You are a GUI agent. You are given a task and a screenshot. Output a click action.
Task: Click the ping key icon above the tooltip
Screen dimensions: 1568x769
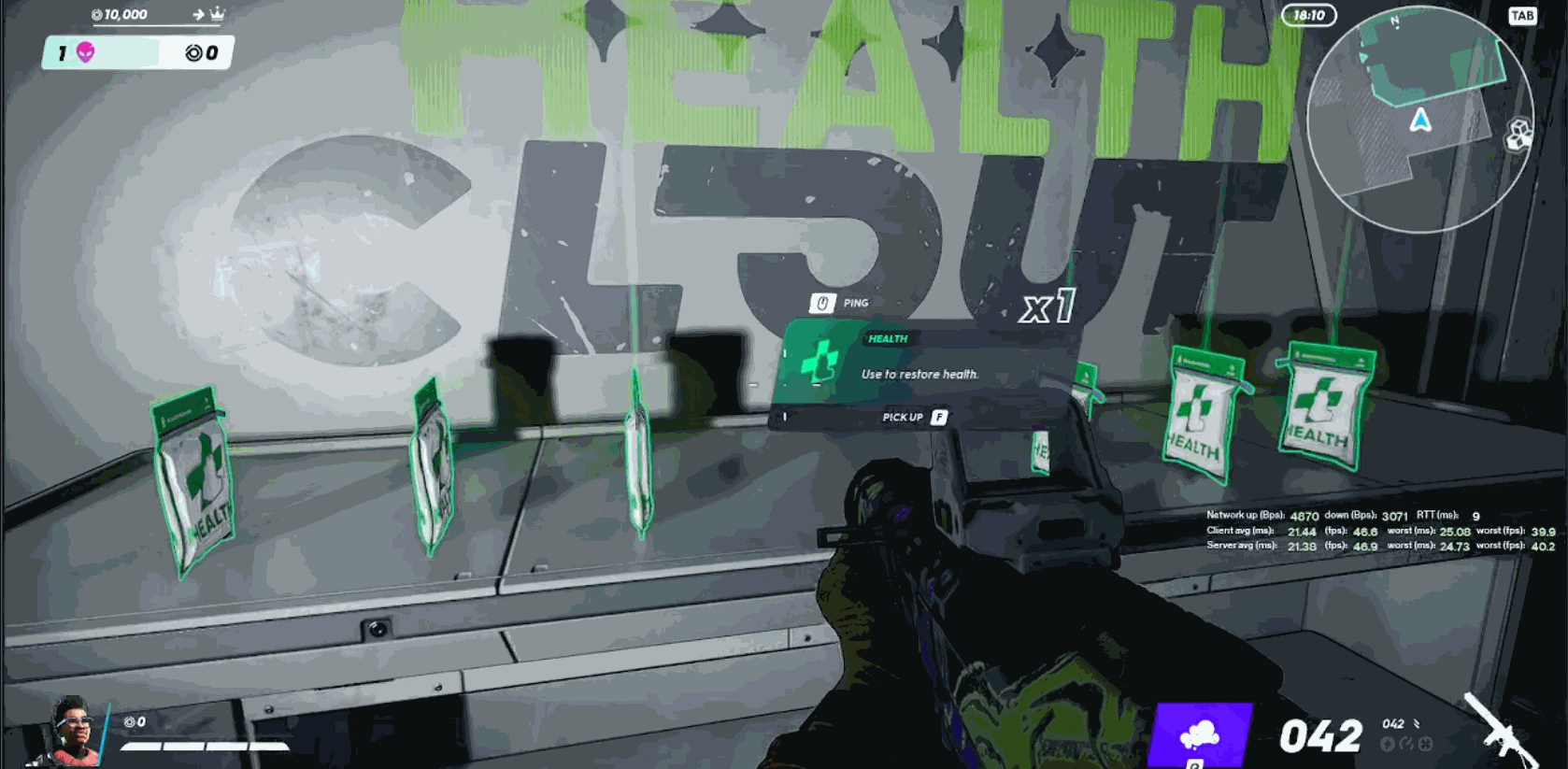(821, 302)
